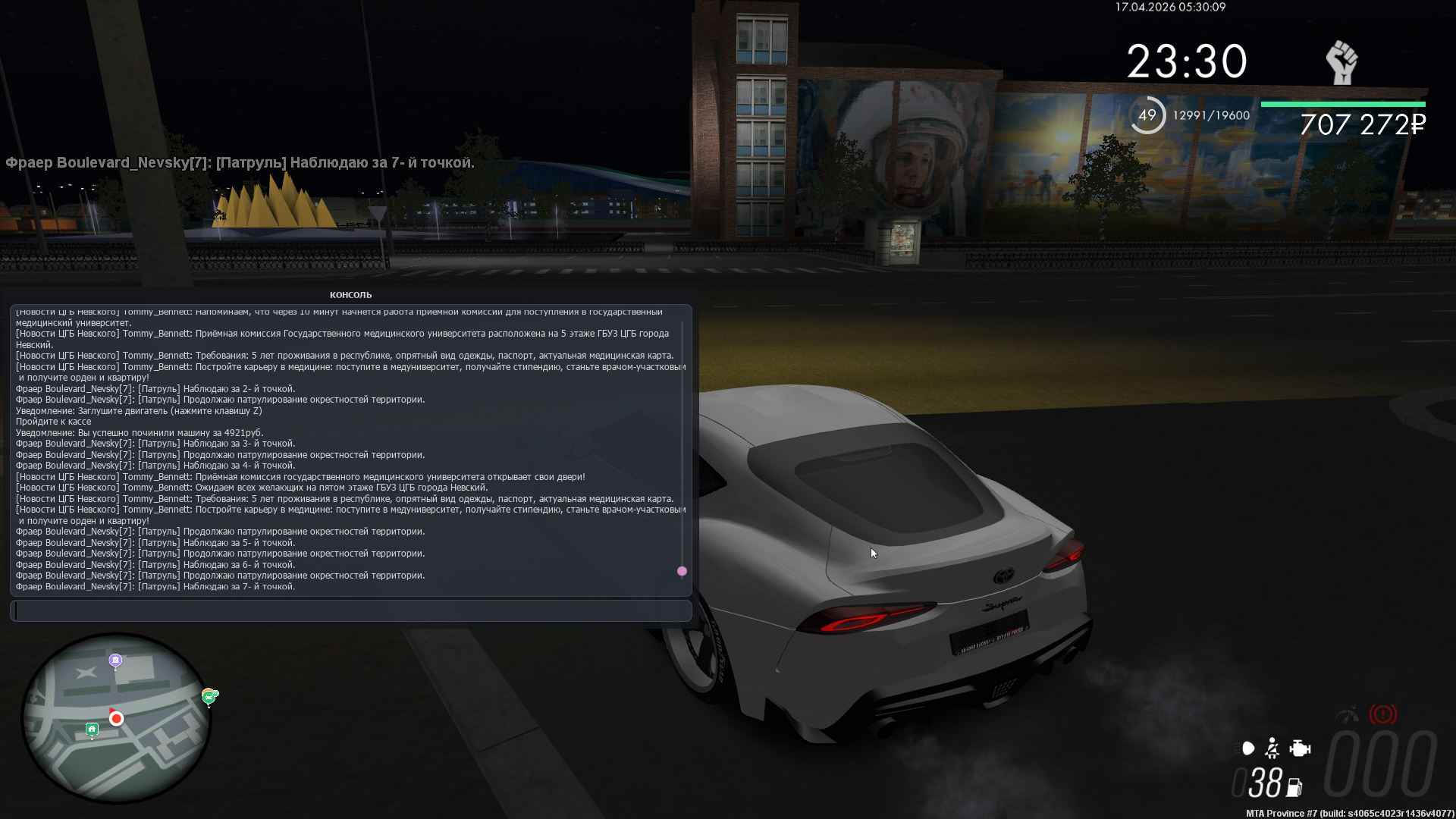Select the green house marker on minimap
The image size is (1456, 819).
[92, 730]
